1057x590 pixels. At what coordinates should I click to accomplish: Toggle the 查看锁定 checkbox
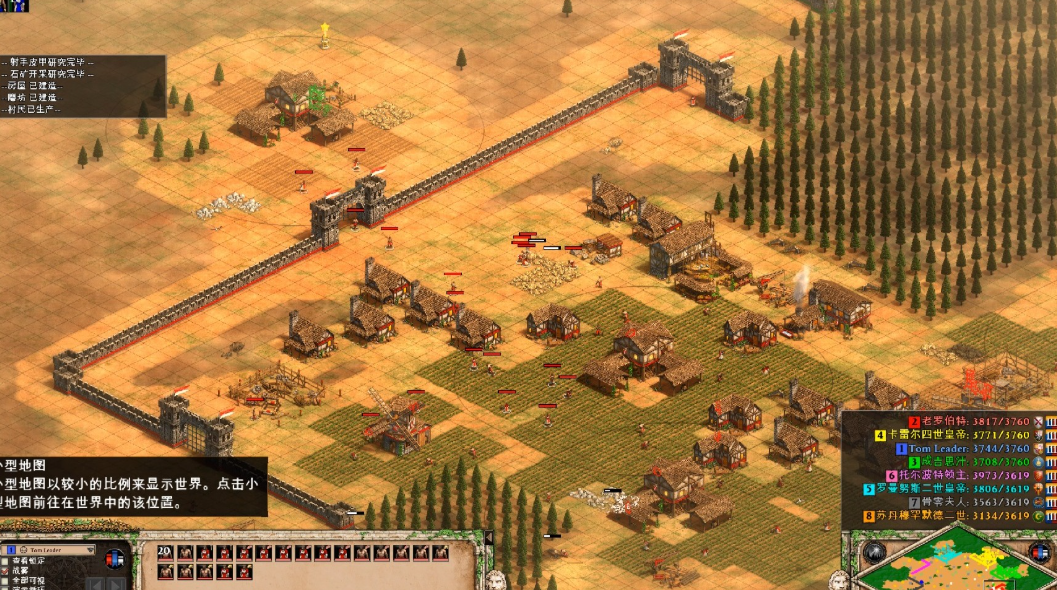pos(7,562)
